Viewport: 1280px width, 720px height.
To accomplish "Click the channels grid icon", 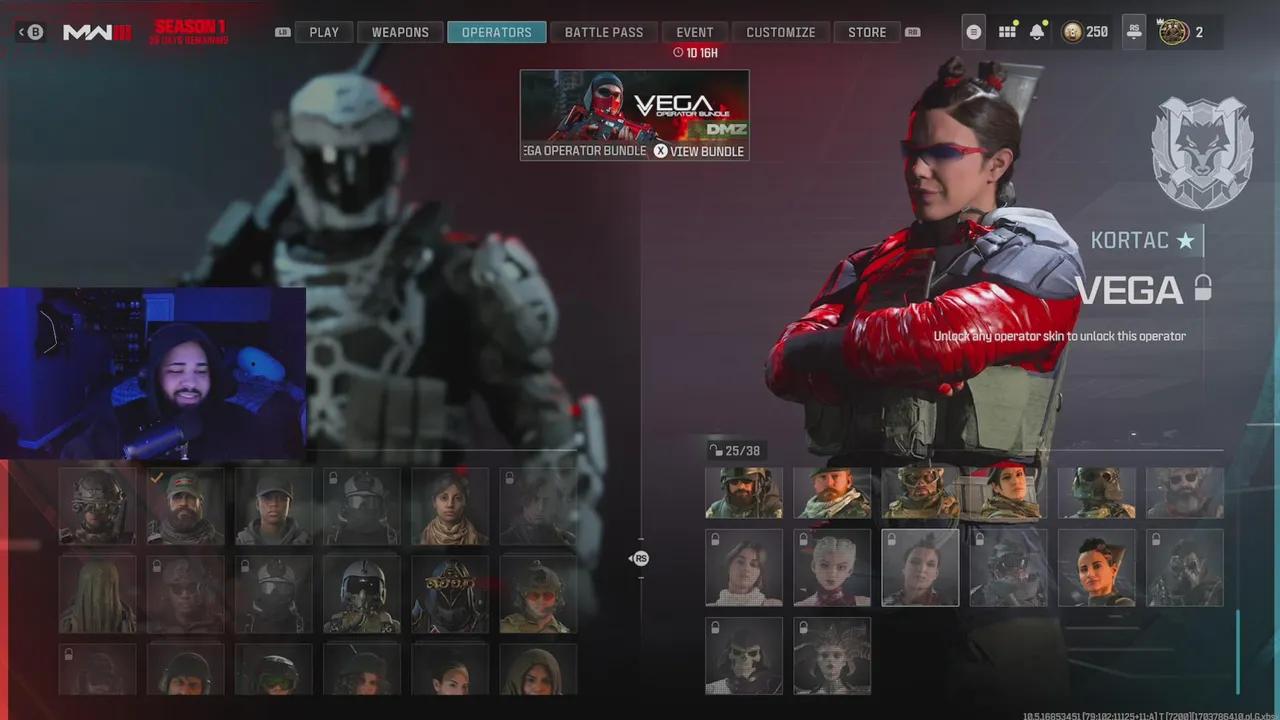I will (x=1006, y=31).
